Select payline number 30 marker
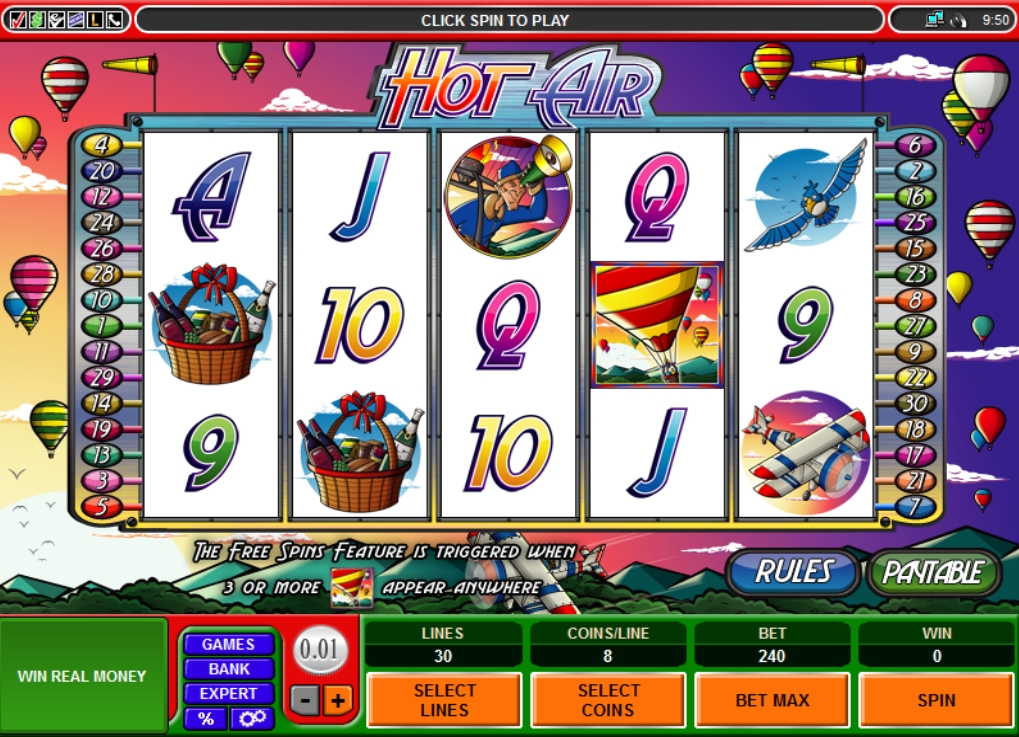This screenshot has height=737, width=1019. coord(914,404)
